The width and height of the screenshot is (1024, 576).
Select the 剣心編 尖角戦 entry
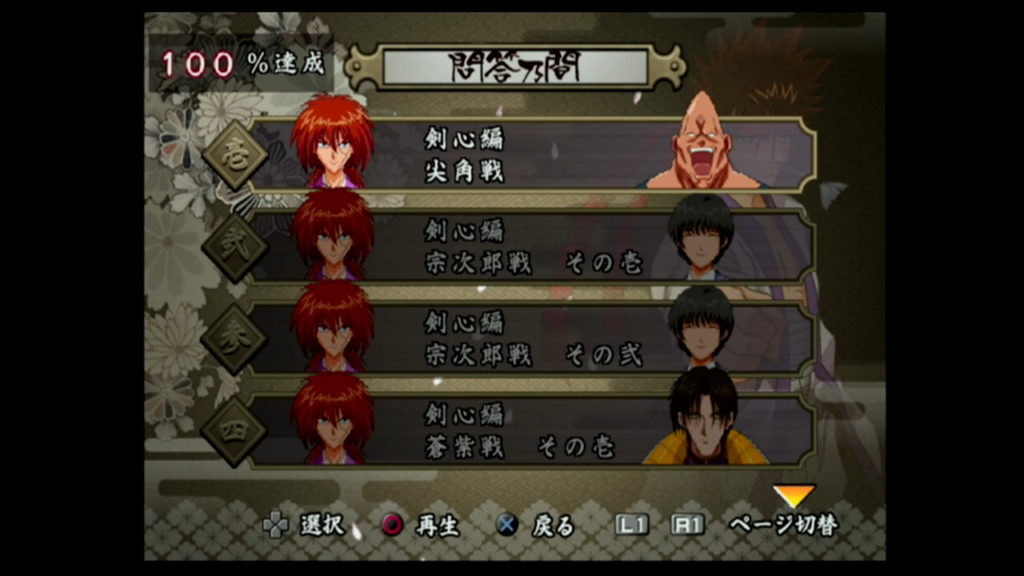530,155
